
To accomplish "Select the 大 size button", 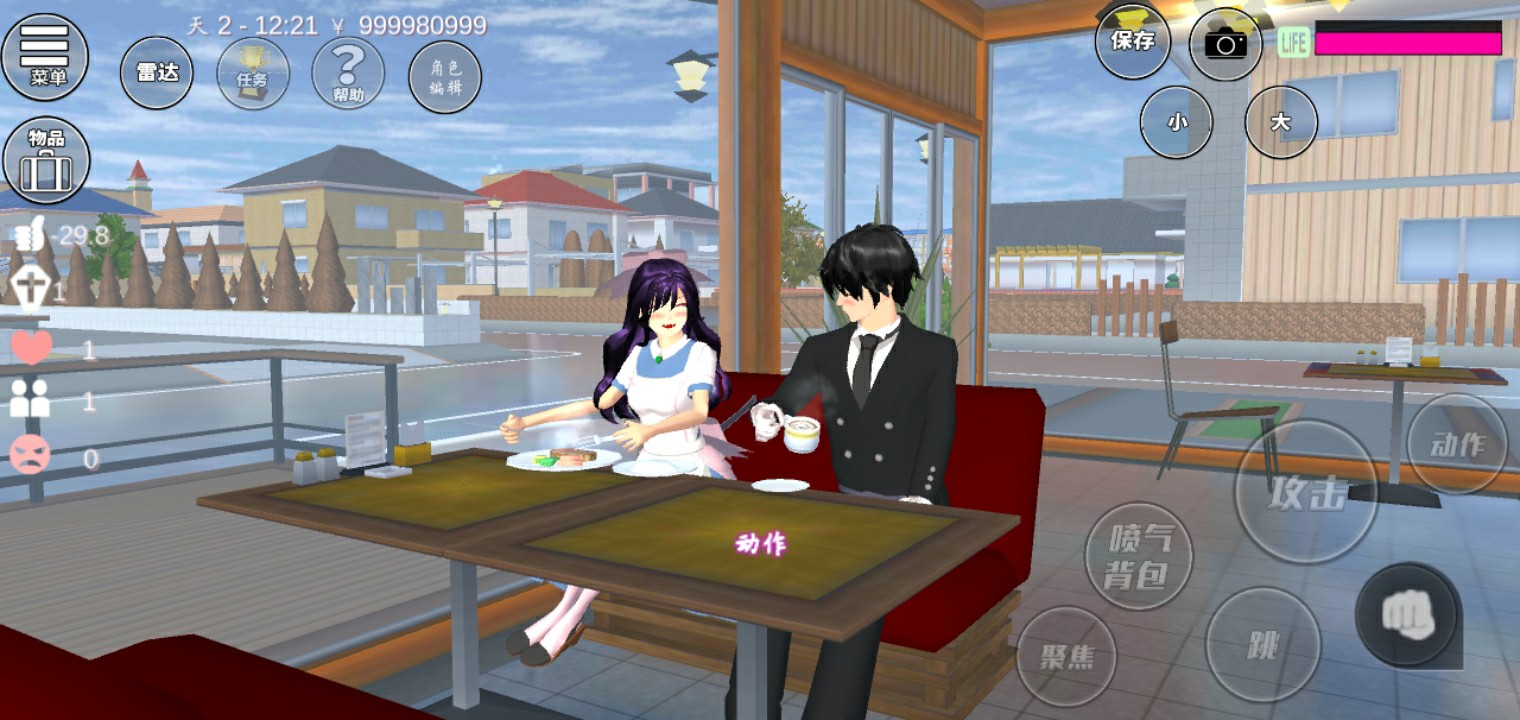I will click(x=1280, y=123).
